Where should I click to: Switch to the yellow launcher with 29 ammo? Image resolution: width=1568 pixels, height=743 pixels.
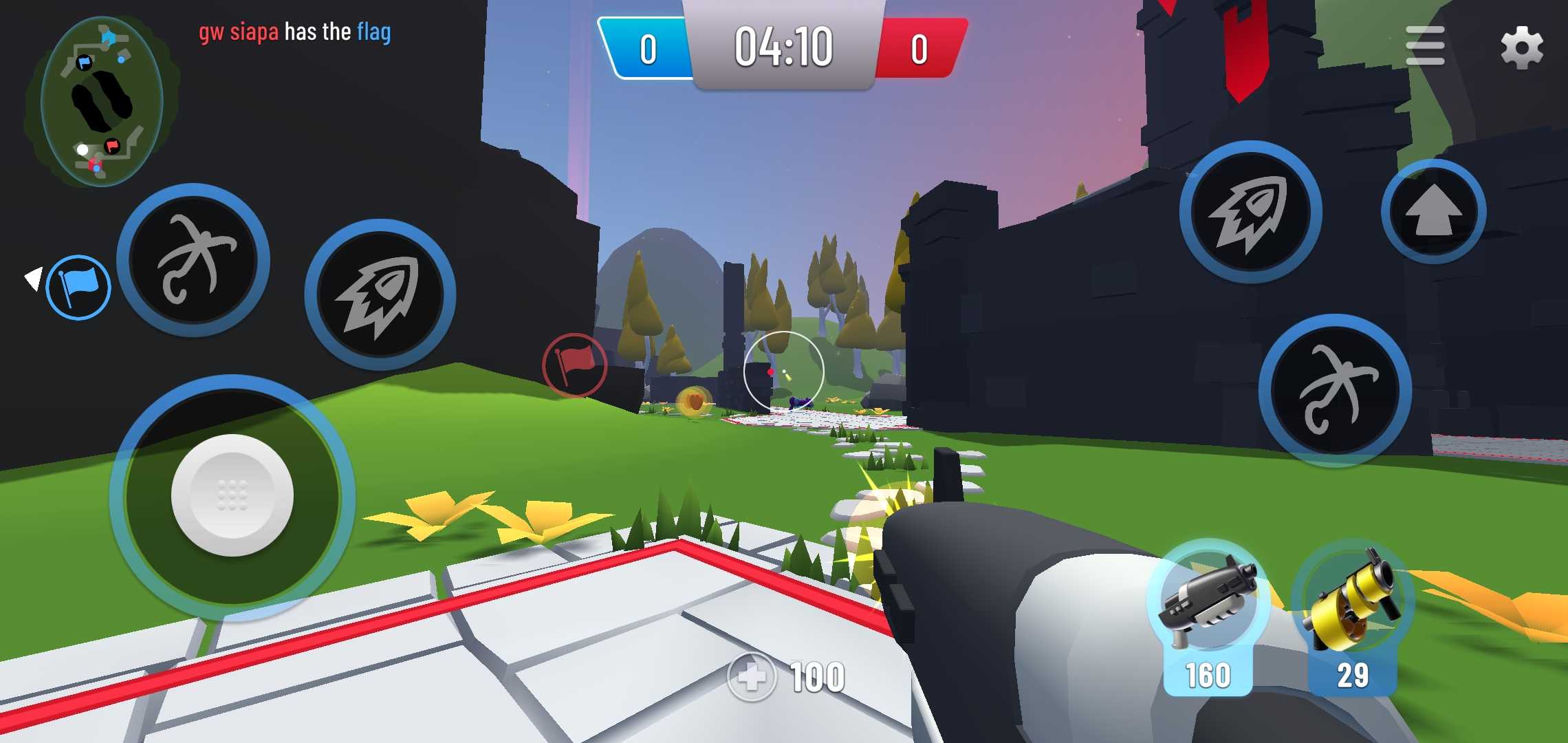coord(1353,616)
